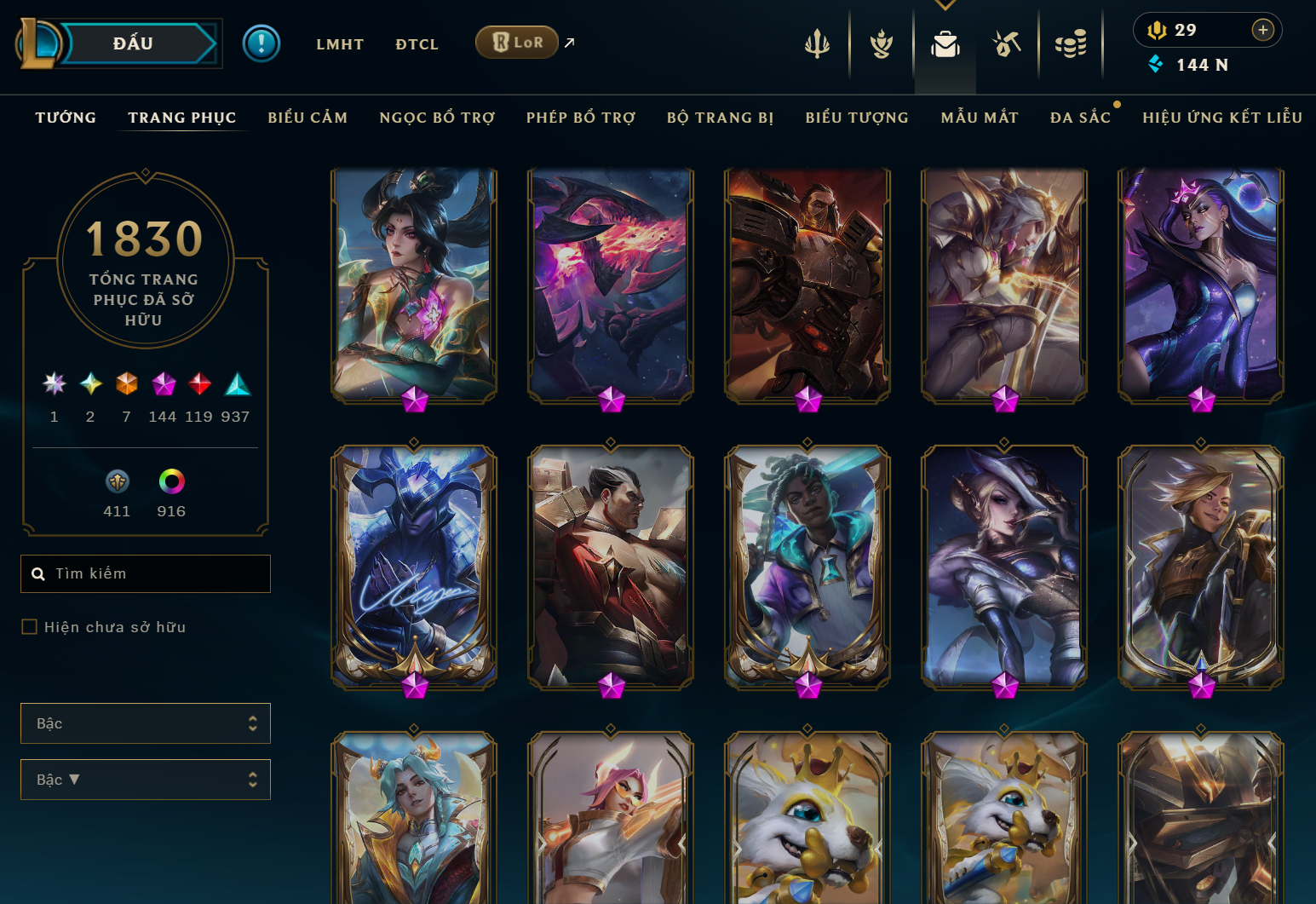This screenshot has width=1316, height=904.
Task: Open the first 'Bậc' filter dropdown
Action: [x=145, y=723]
